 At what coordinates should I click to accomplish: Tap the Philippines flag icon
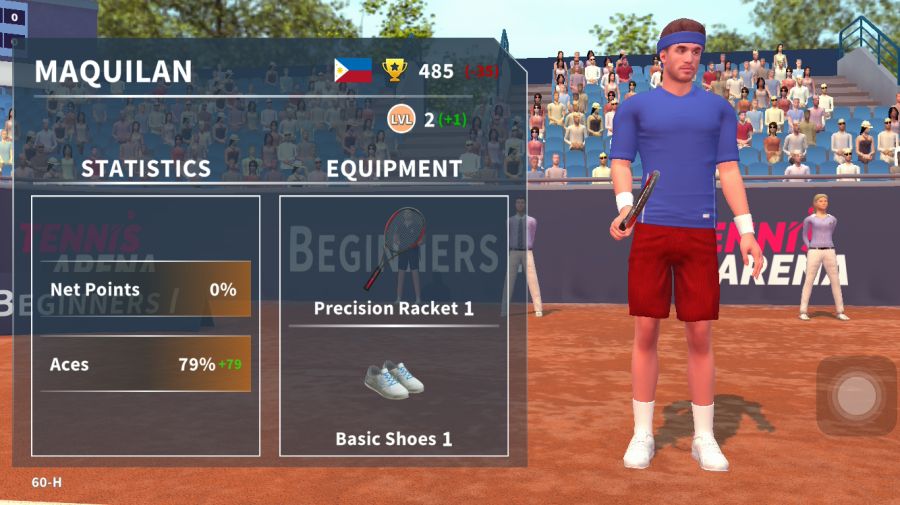353,70
